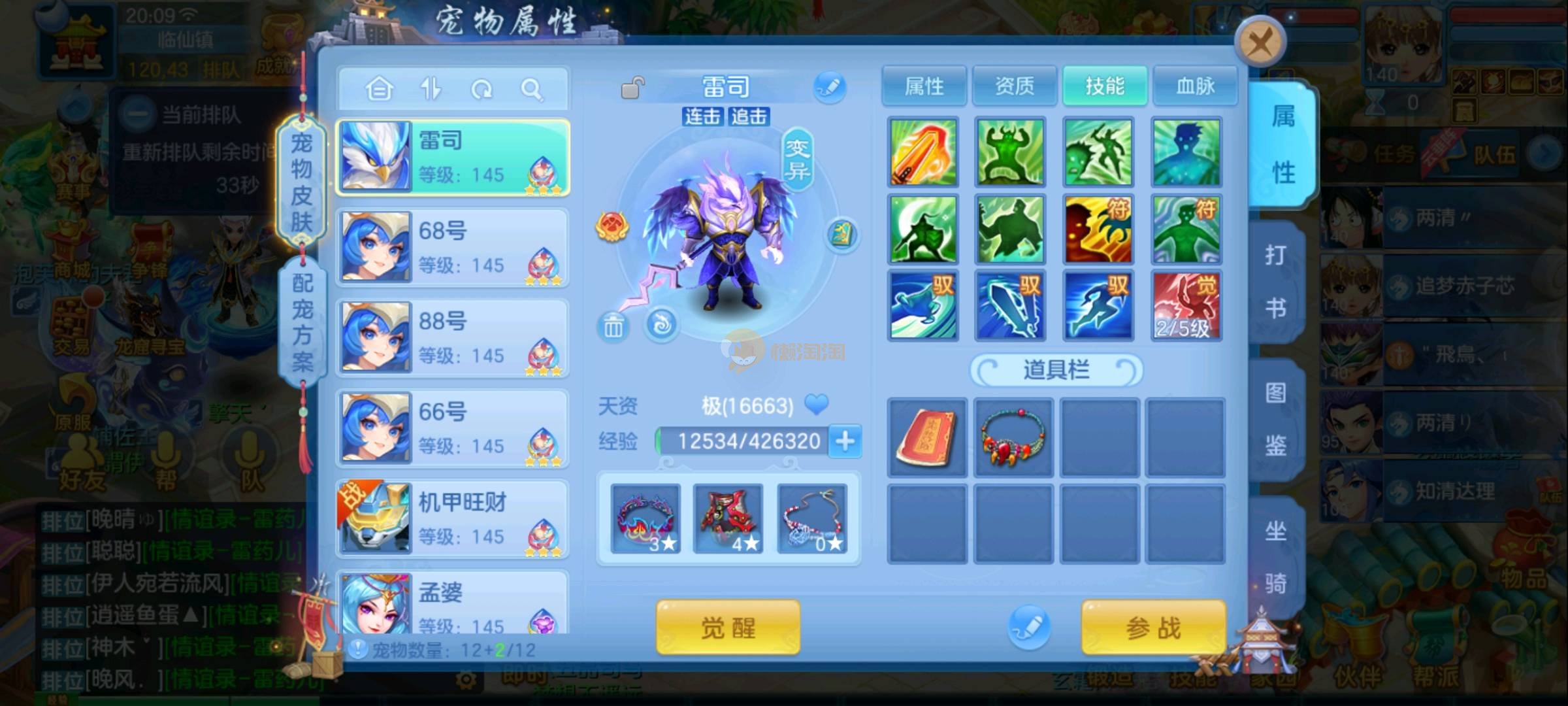The height and width of the screenshot is (706, 1568).
Task: Select the 88号 pet row
Action: point(453,338)
